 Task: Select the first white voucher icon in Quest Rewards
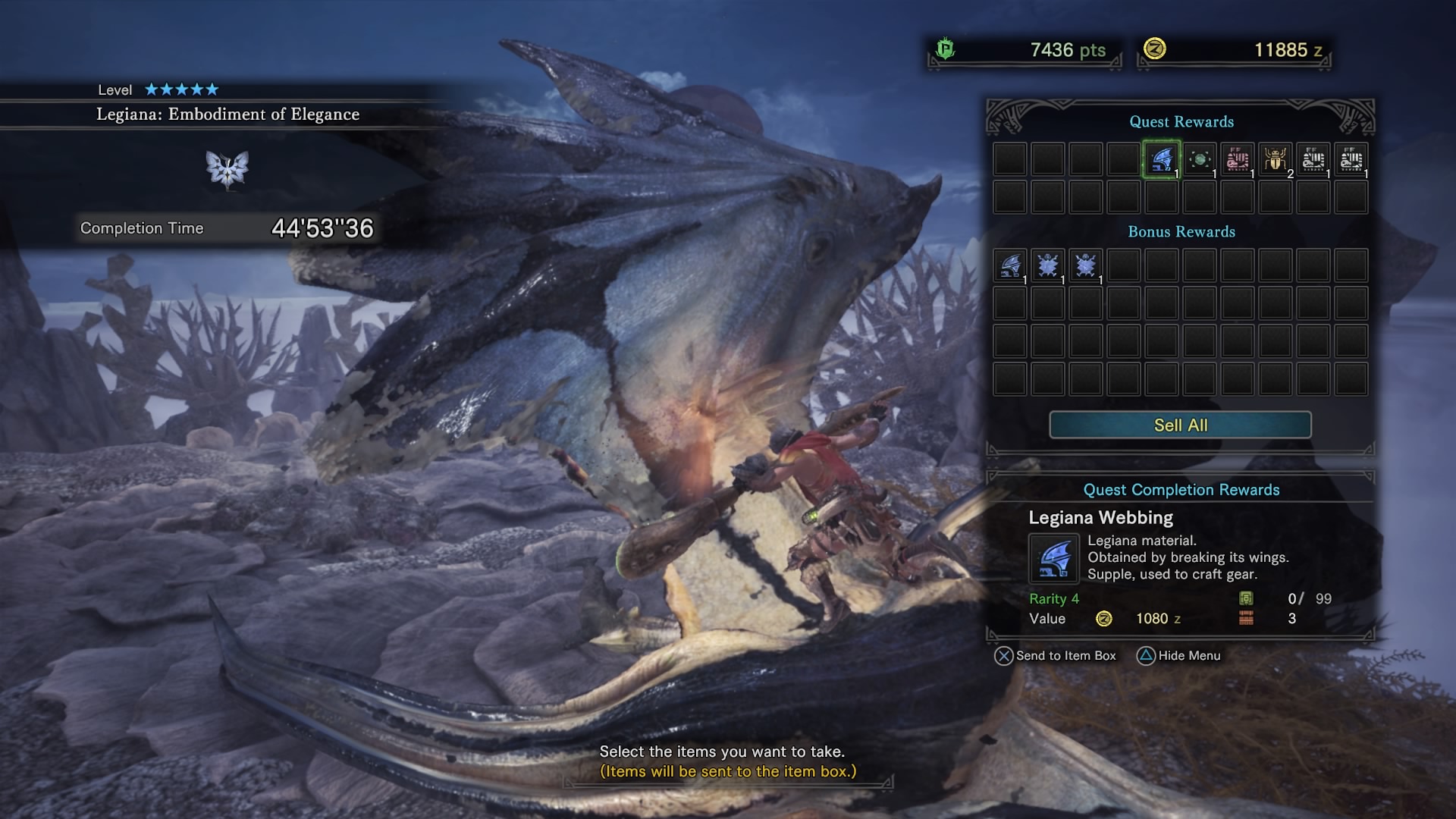(x=1313, y=160)
